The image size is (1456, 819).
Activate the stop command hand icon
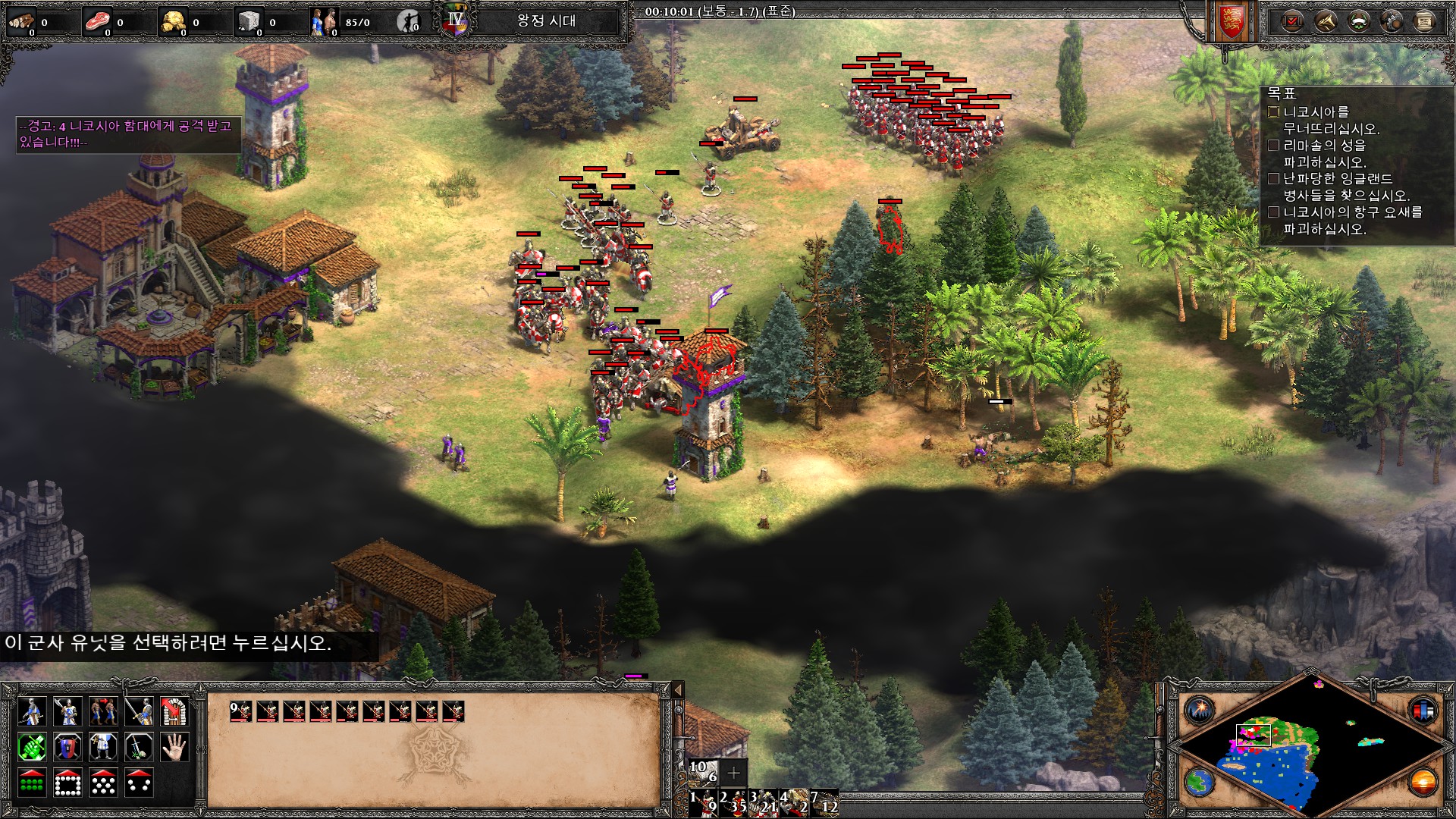pyautogui.click(x=174, y=748)
